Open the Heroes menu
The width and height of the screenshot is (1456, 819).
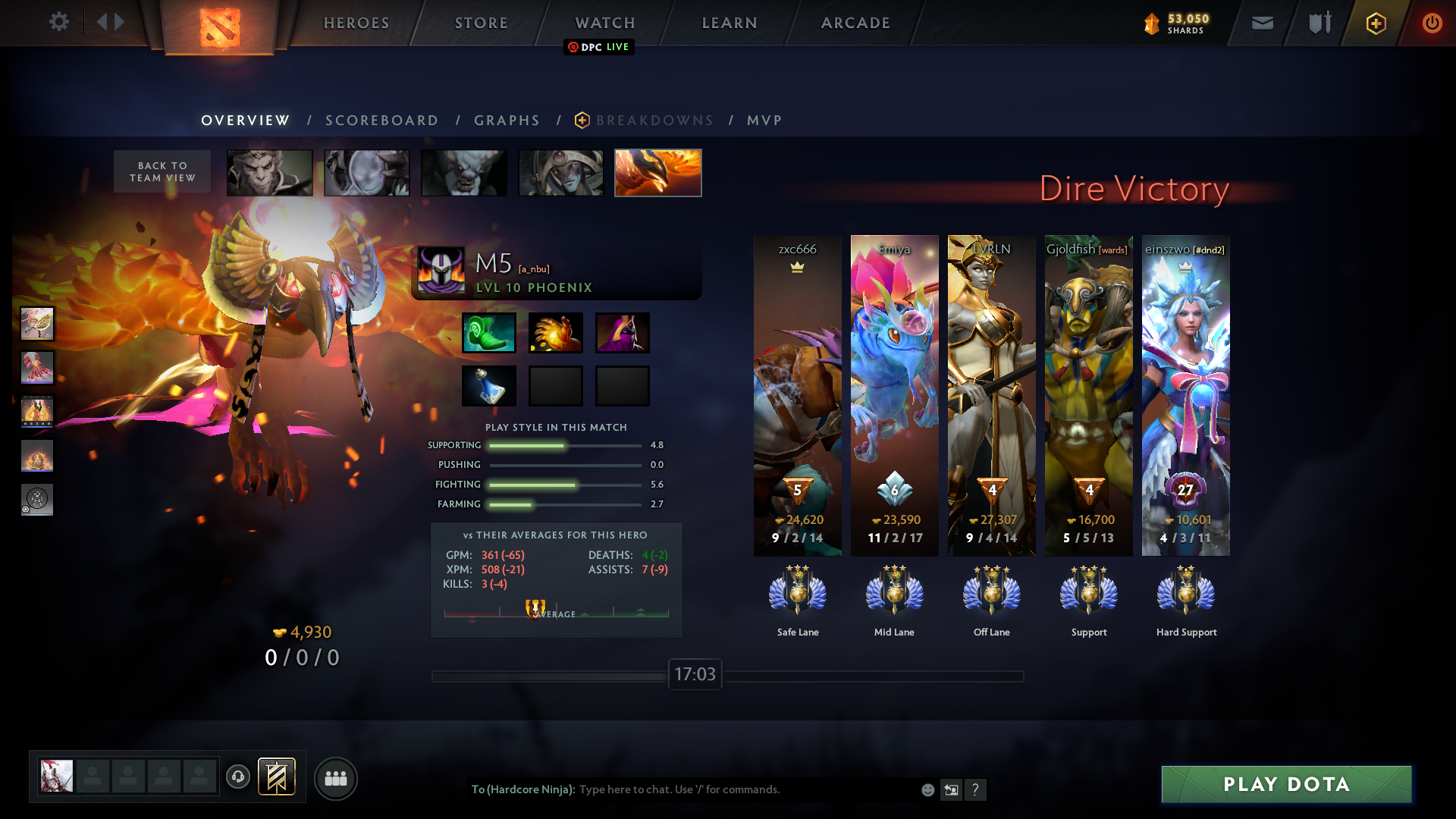click(x=356, y=23)
